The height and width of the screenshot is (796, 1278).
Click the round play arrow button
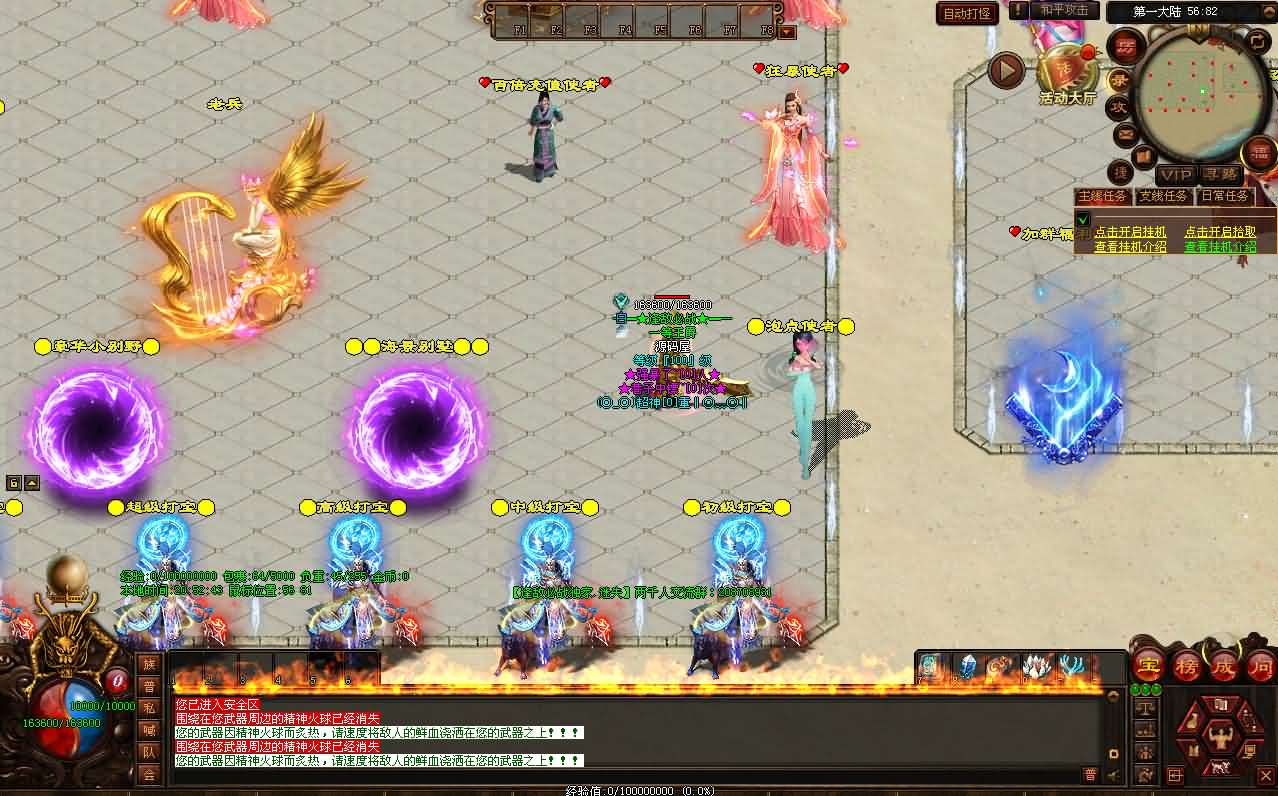point(1006,70)
